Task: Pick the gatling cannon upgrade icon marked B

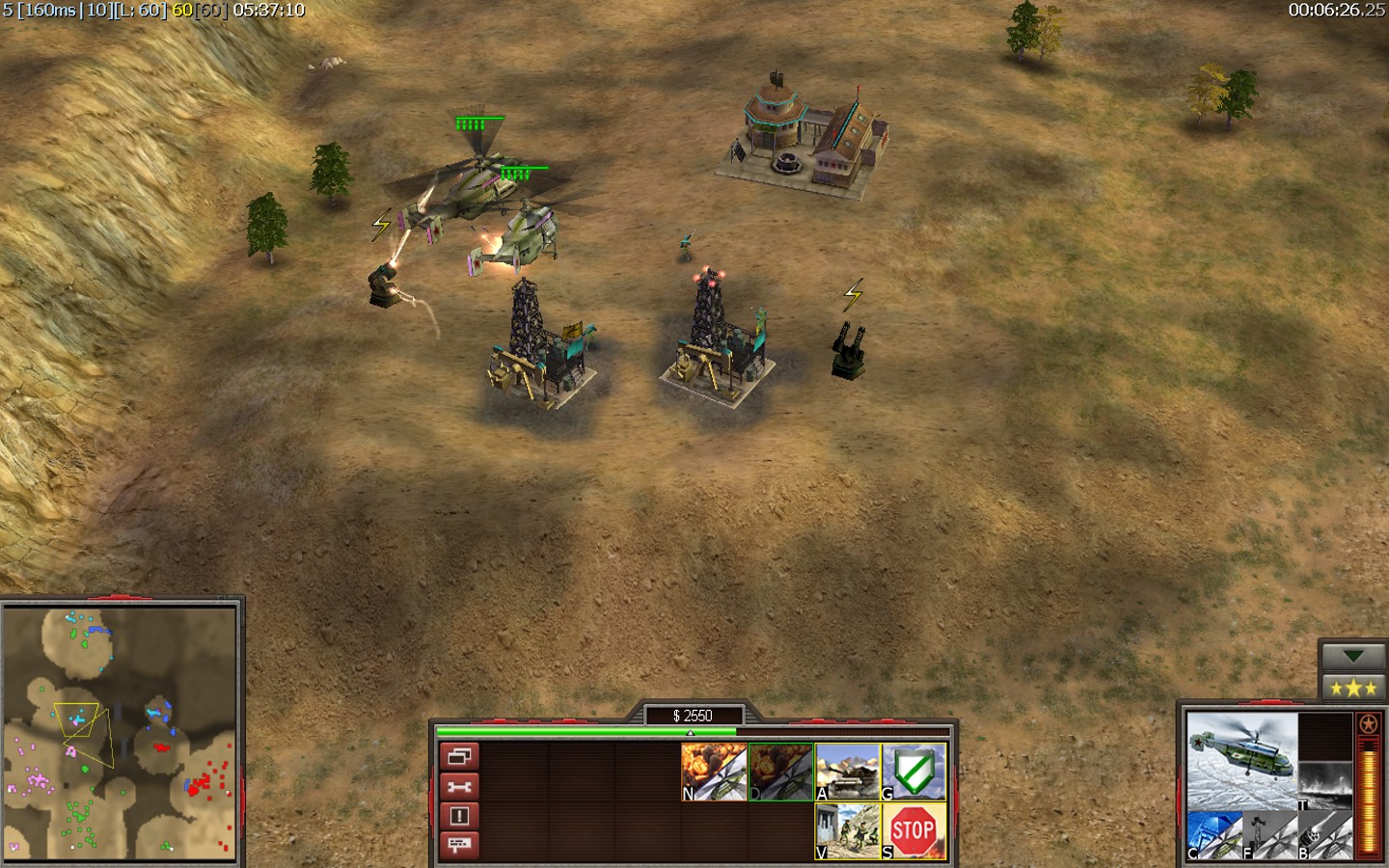Action: 1324,835
